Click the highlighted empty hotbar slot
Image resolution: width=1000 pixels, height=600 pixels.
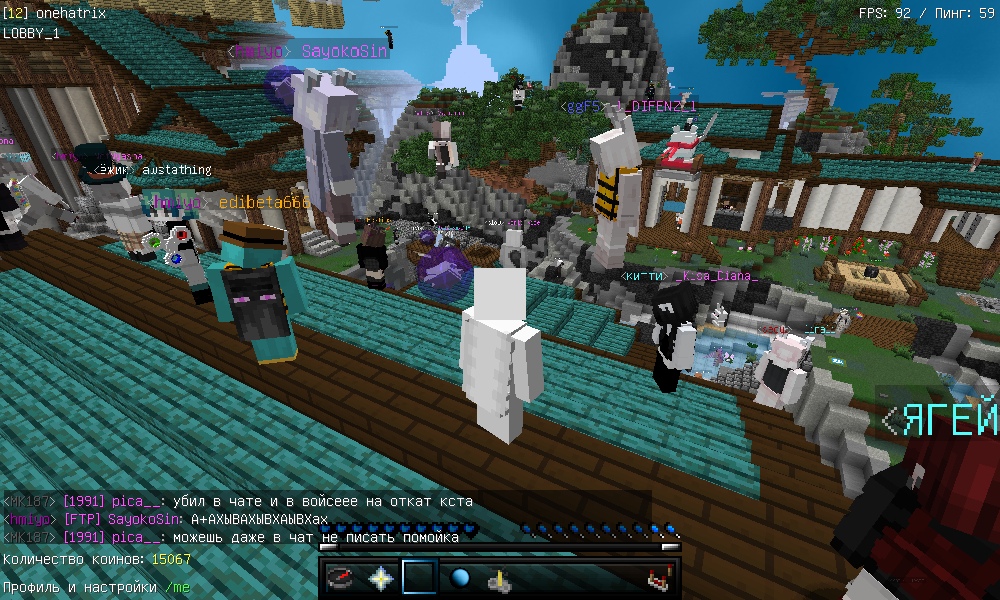(x=421, y=578)
